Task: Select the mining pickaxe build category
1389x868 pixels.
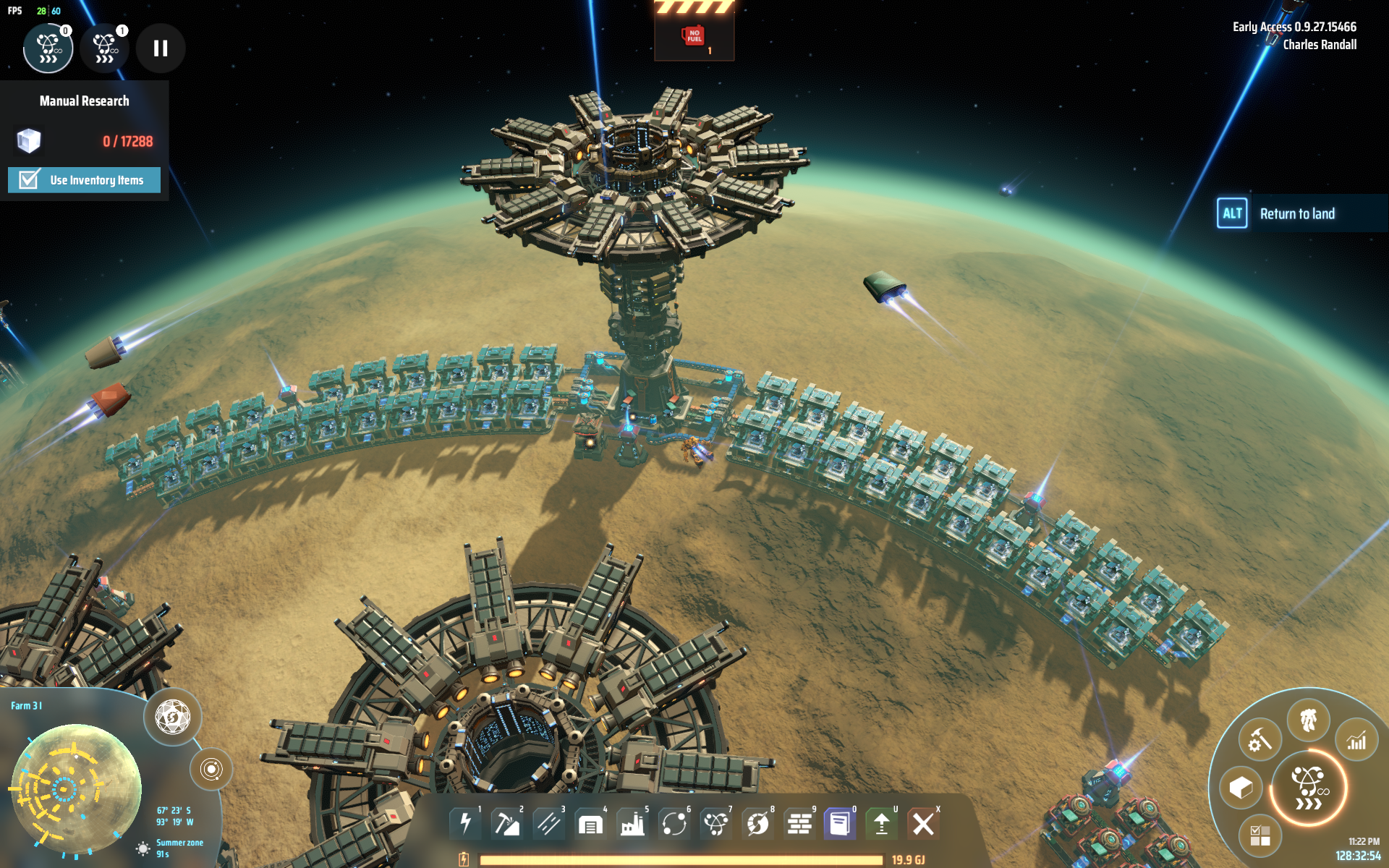Action: pyautogui.click(x=506, y=823)
